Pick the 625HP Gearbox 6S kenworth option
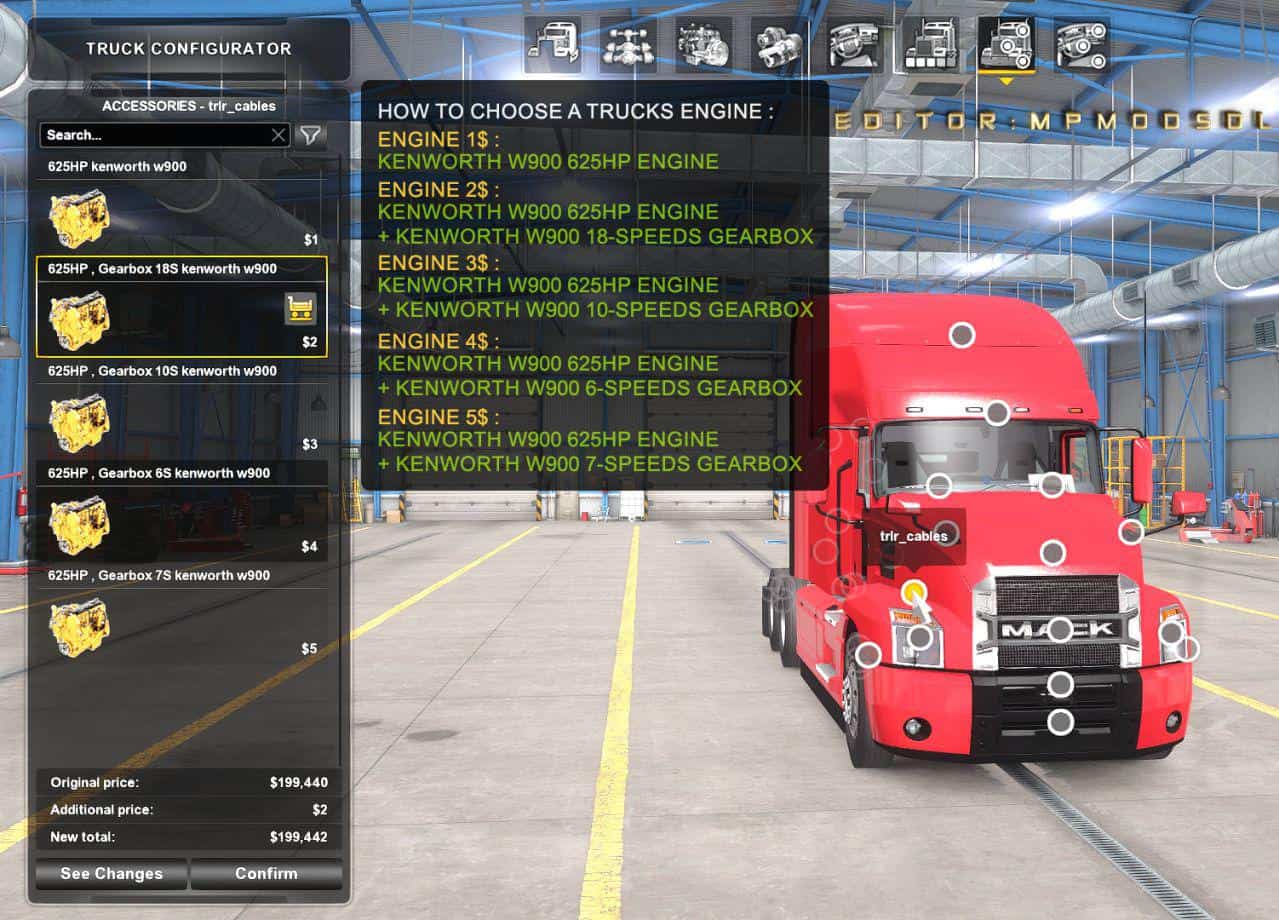Viewport: 1279px width, 920px height. click(181, 524)
